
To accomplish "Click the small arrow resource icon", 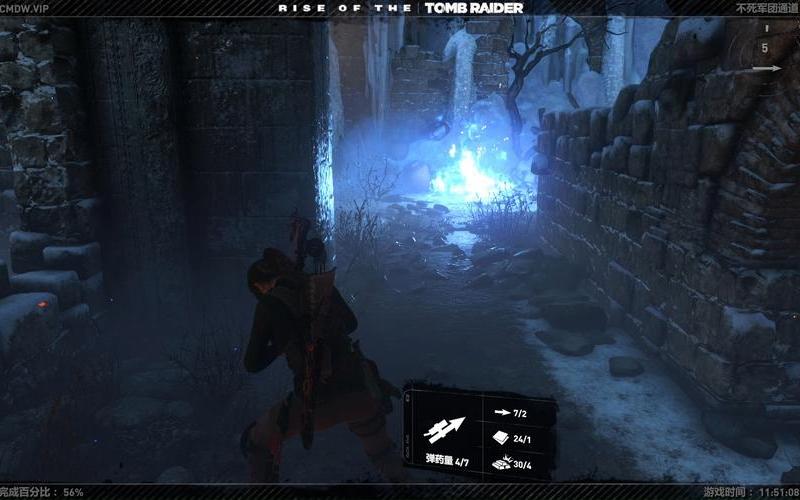I will (x=502, y=410).
